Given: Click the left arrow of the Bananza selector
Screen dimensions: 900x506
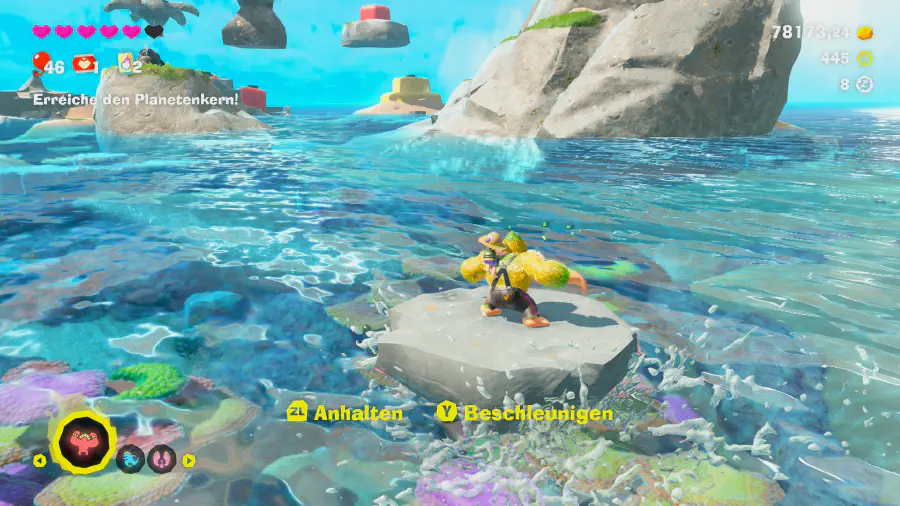Looking at the screenshot, I should tap(40, 461).
